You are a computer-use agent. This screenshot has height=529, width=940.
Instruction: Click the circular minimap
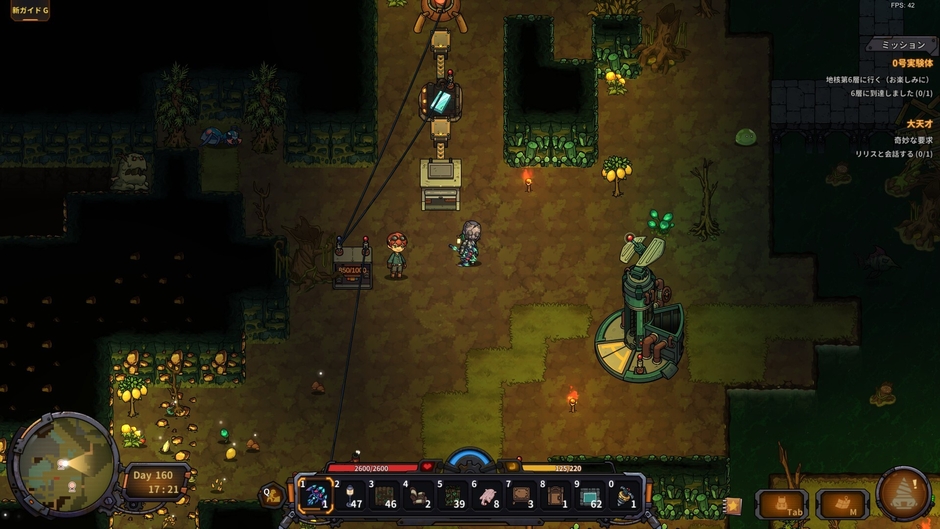pos(64,464)
